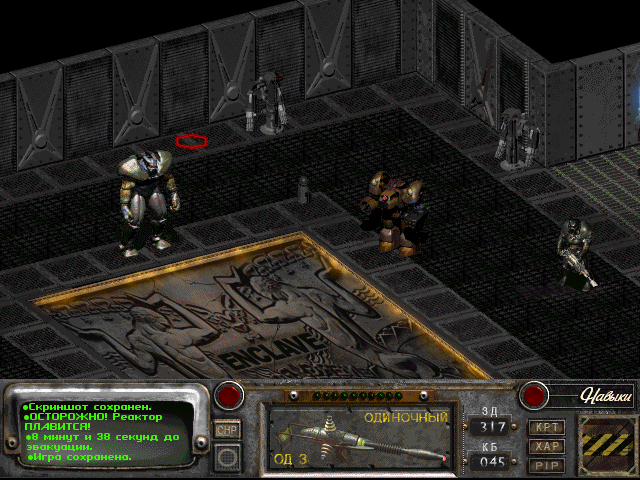Open inventory with the СНР button
Image resolution: width=640 pixels, height=480 pixels.
[227, 429]
